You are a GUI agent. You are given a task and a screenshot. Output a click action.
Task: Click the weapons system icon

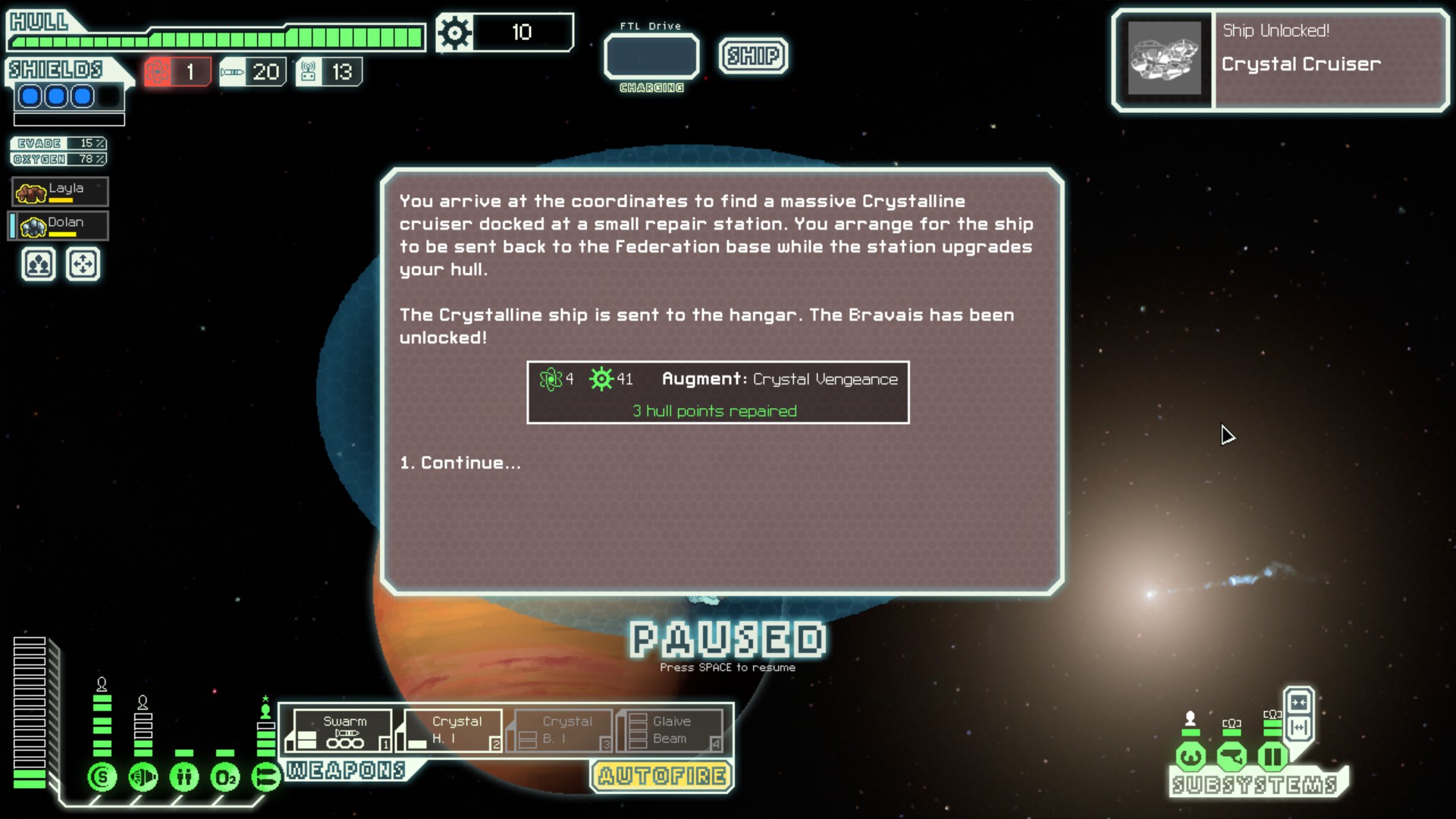coord(265,777)
